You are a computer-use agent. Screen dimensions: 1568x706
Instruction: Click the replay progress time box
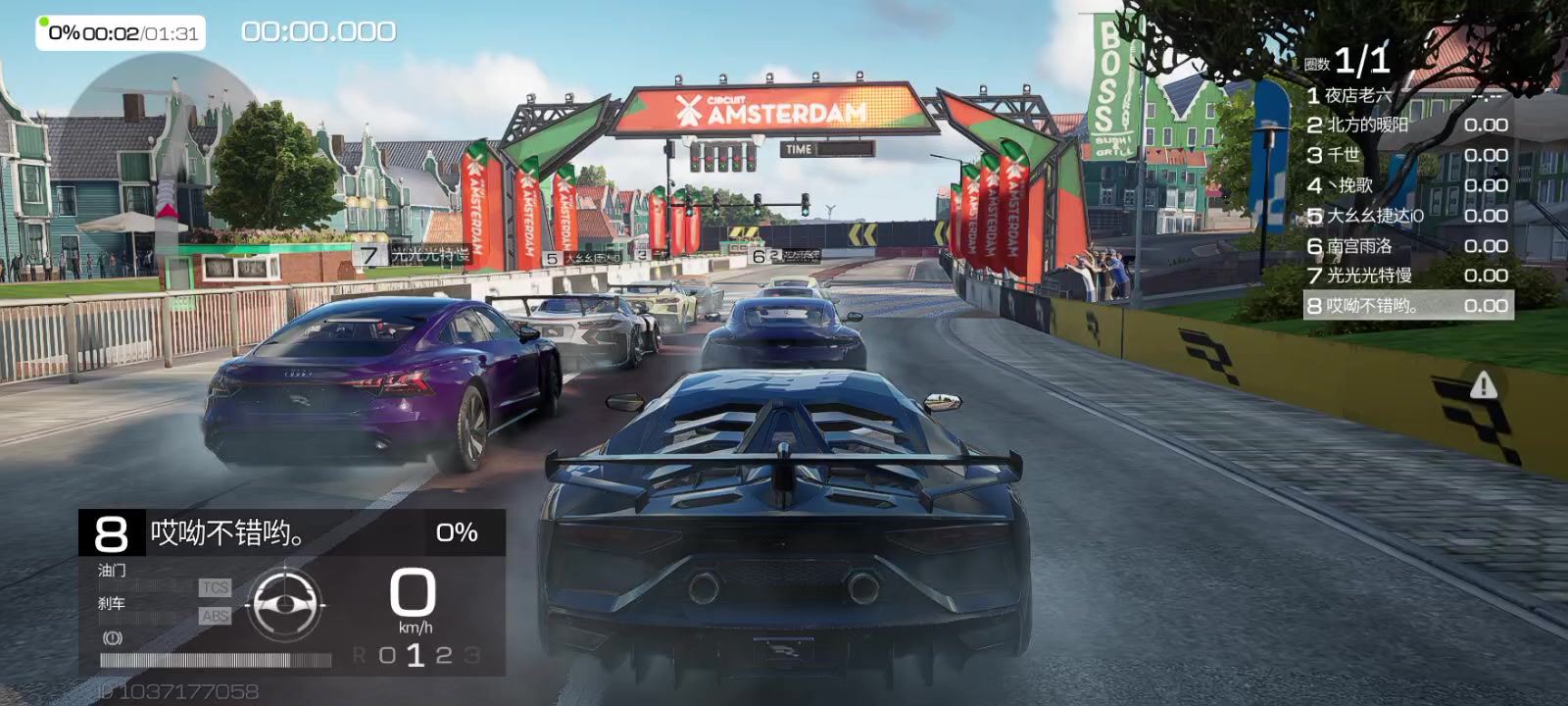pos(121,33)
